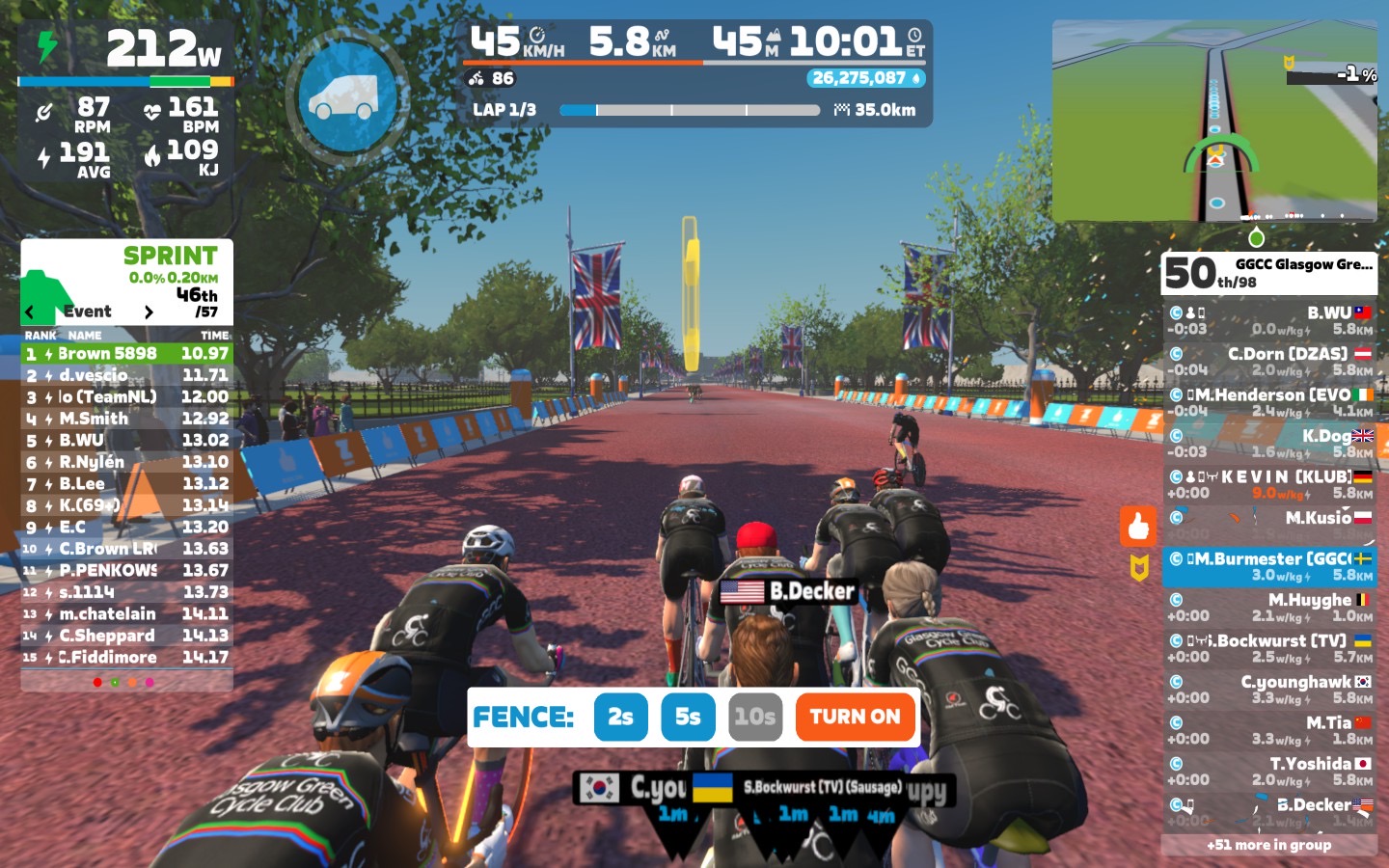
Task: Select Brown 5898 in sprint leaderboard
Action: tap(126, 354)
